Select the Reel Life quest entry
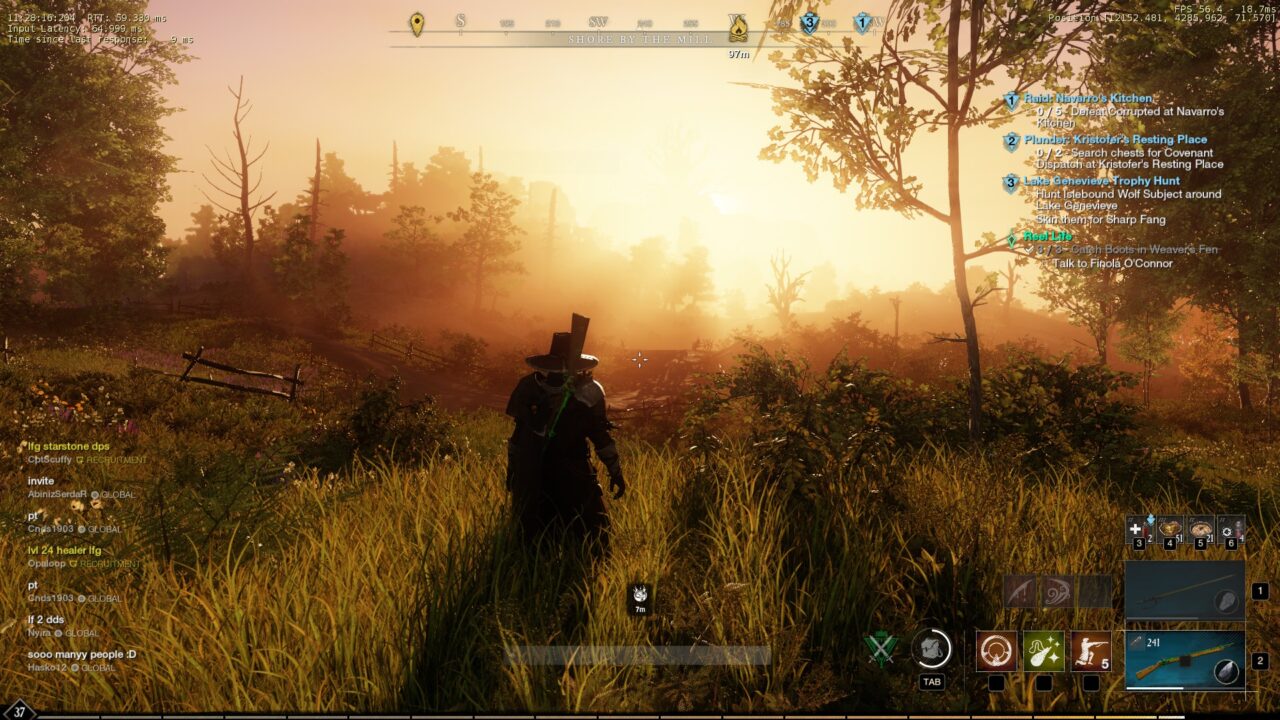 pos(1047,236)
